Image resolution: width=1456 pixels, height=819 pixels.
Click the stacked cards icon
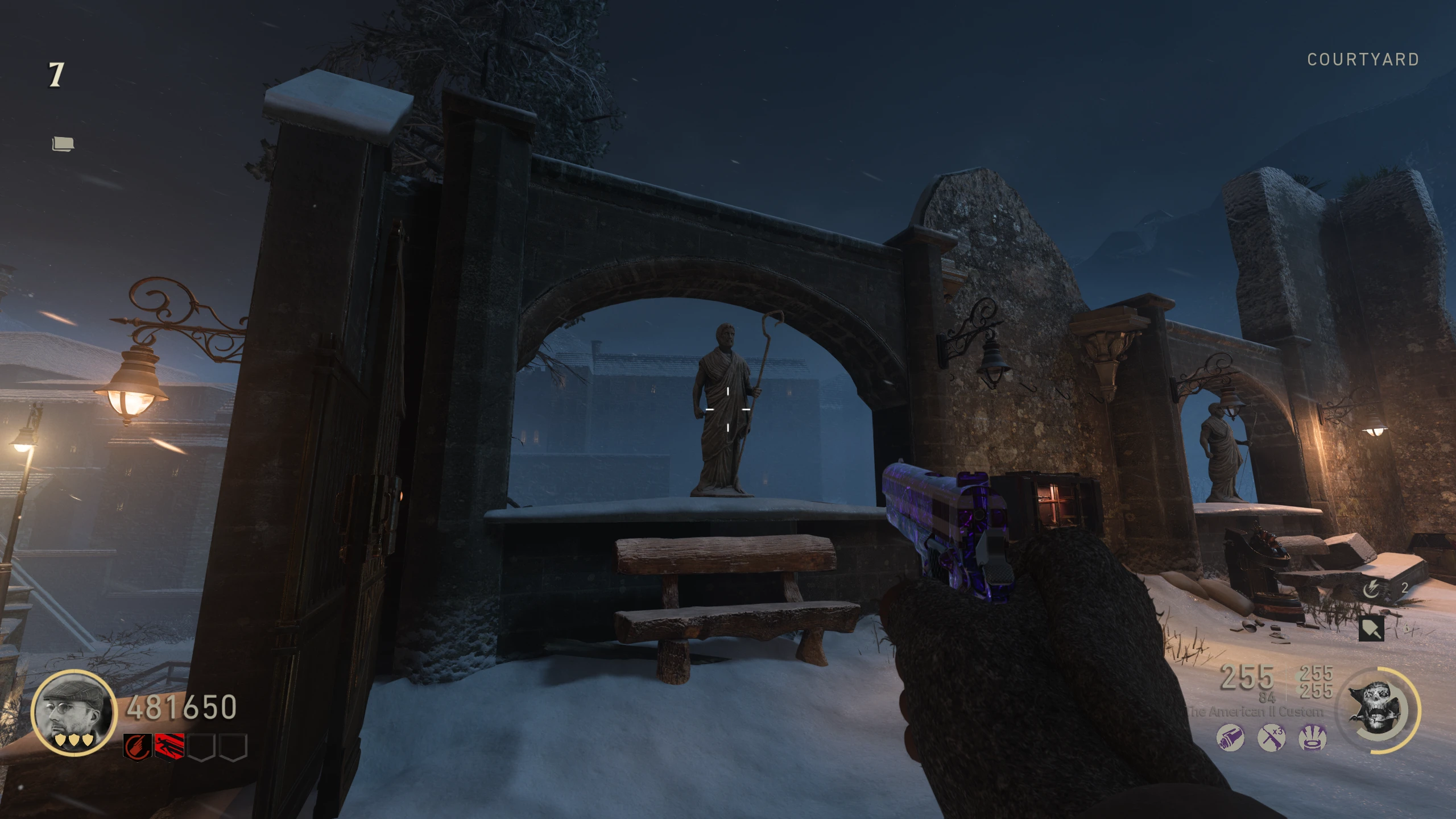pyautogui.click(x=63, y=144)
